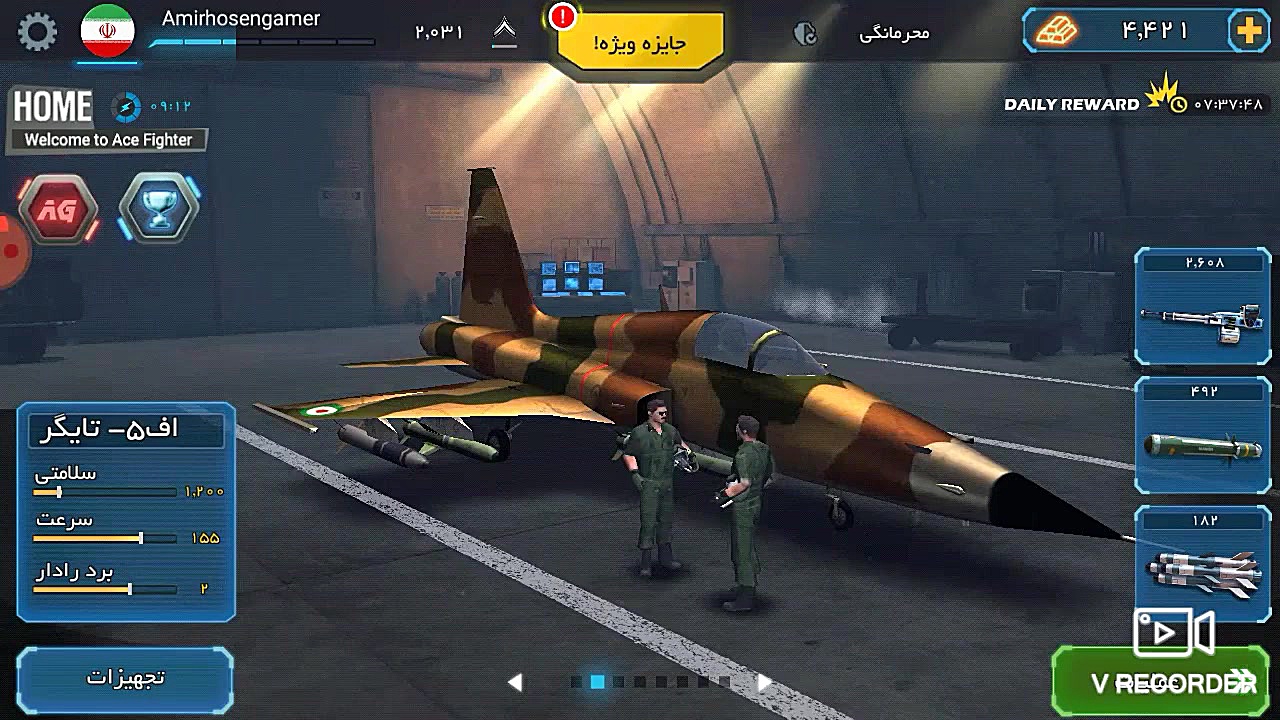
Task: Click the V Recorder camera overlay icon
Action: click(1172, 633)
